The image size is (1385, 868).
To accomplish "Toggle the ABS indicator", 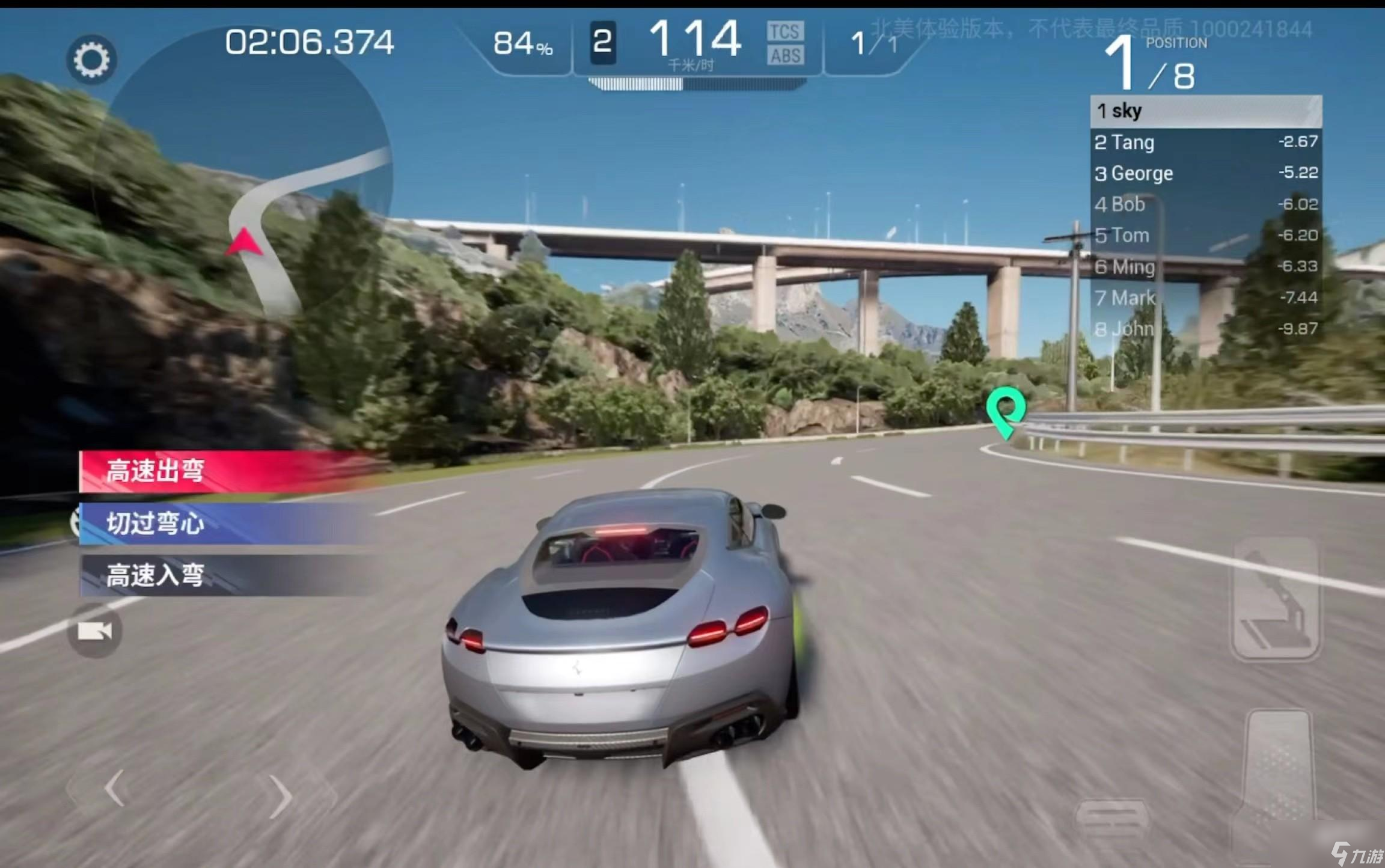I will [x=785, y=56].
